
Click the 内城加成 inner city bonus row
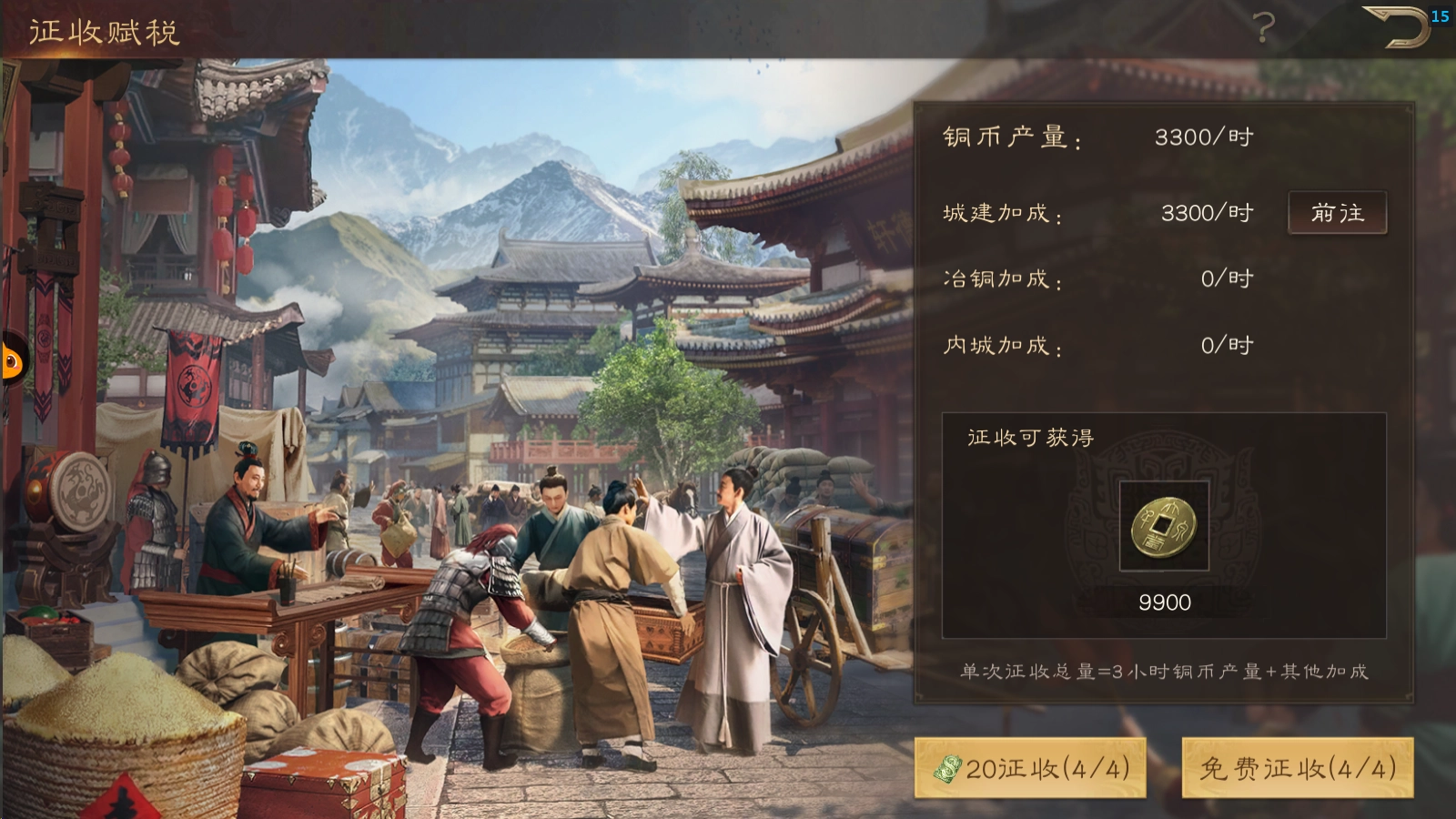(x=1001, y=345)
